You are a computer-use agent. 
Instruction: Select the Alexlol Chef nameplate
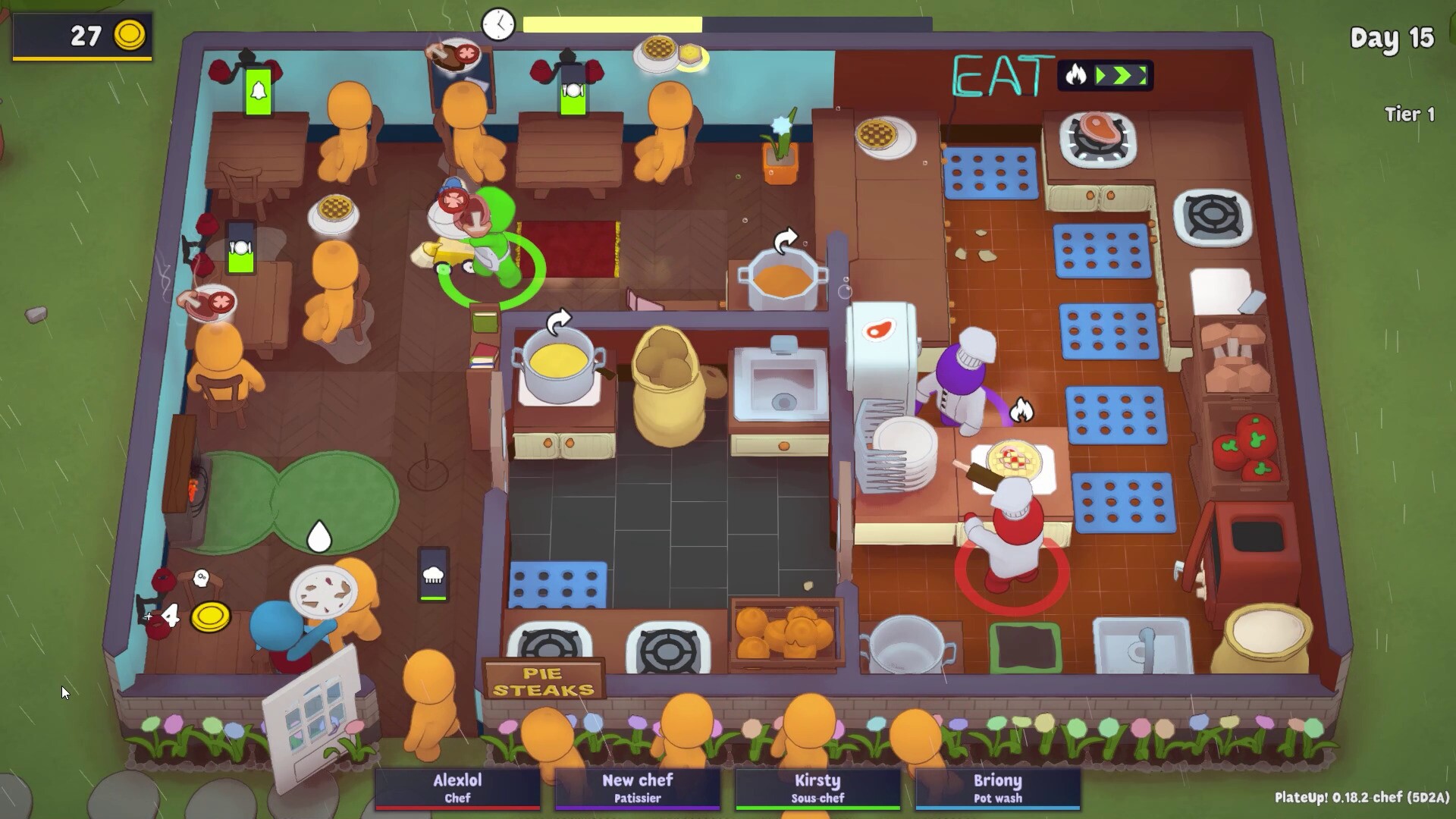(x=457, y=788)
